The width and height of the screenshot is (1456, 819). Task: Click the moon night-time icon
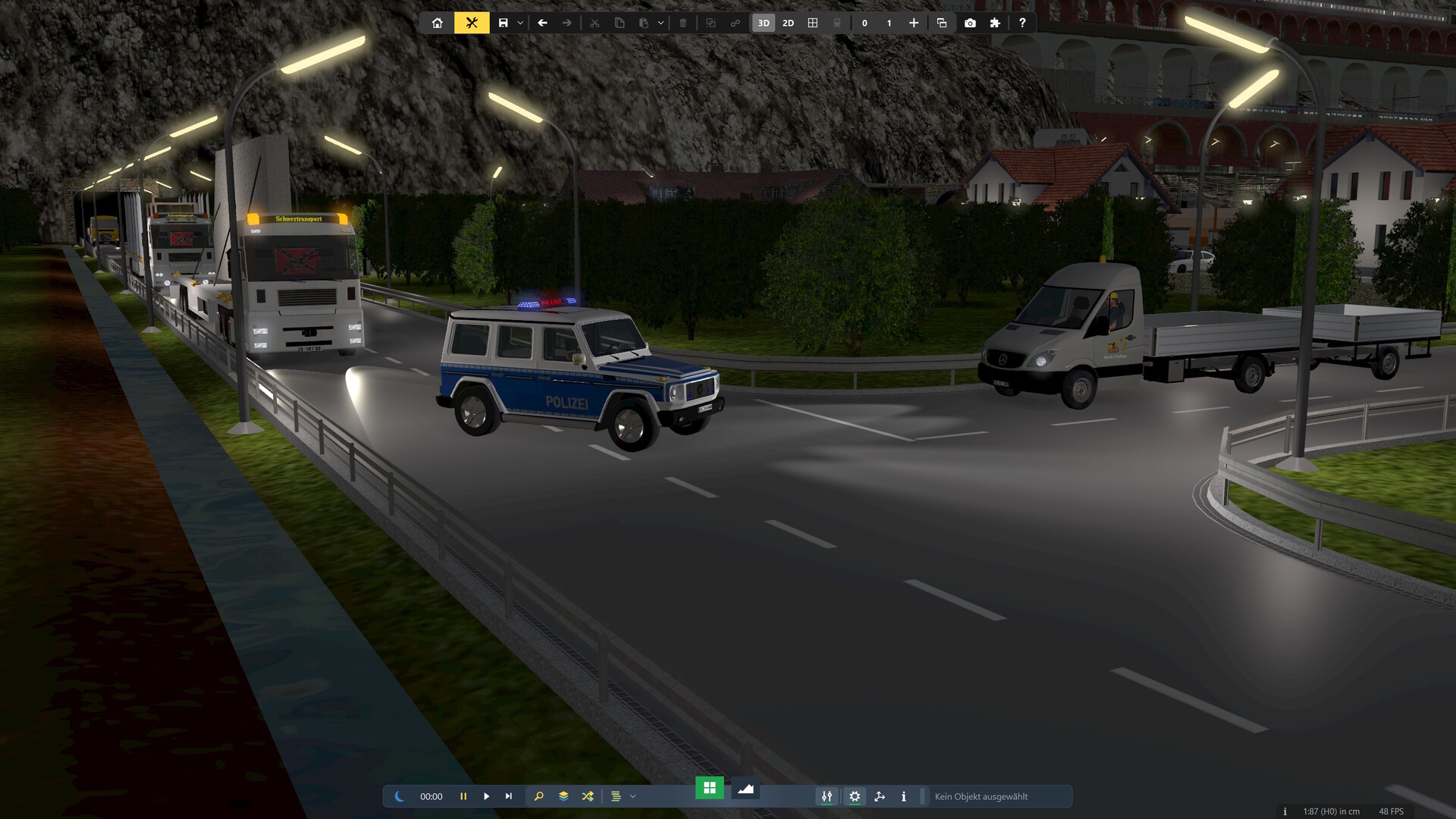coord(400,796)
